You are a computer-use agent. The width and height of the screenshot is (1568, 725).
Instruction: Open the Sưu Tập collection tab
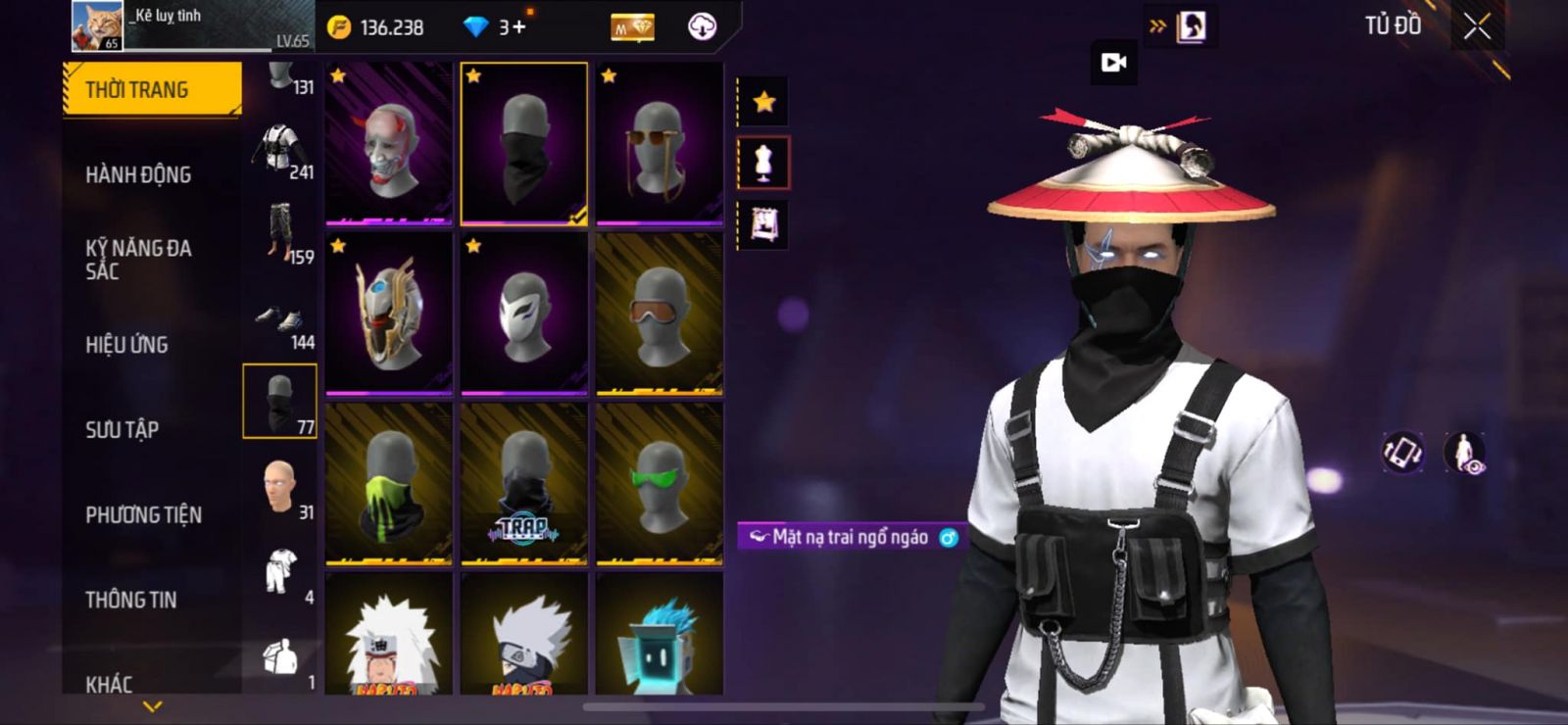[122, 429]
